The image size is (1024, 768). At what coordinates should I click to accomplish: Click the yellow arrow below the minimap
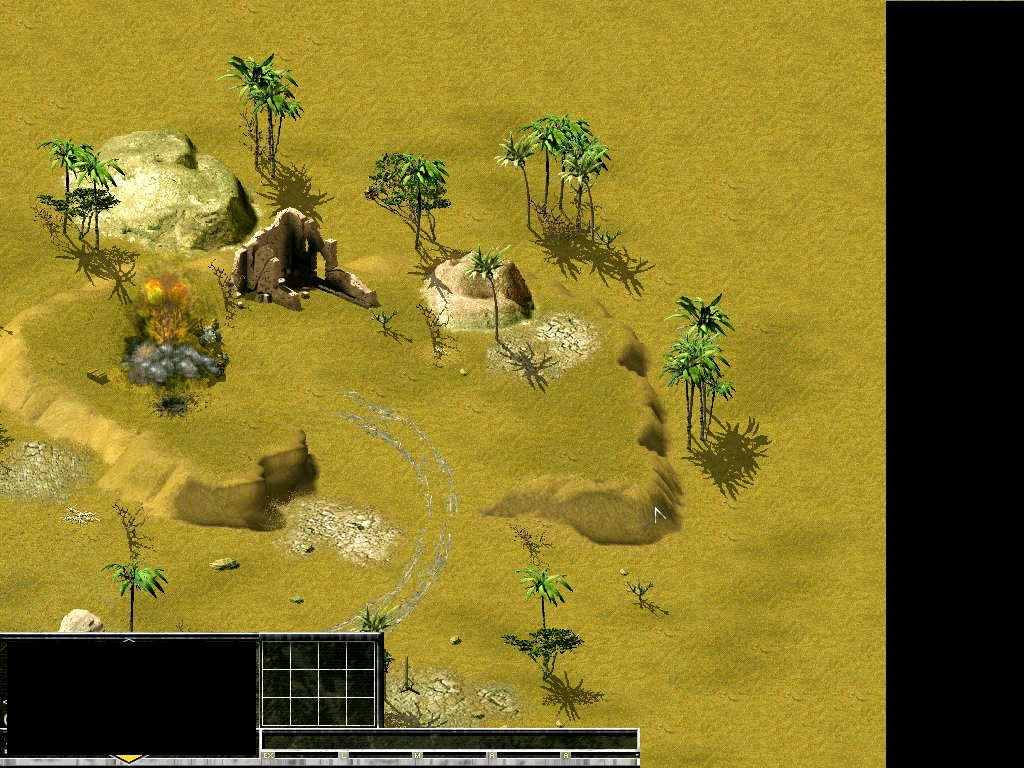[x=129, y=760]
